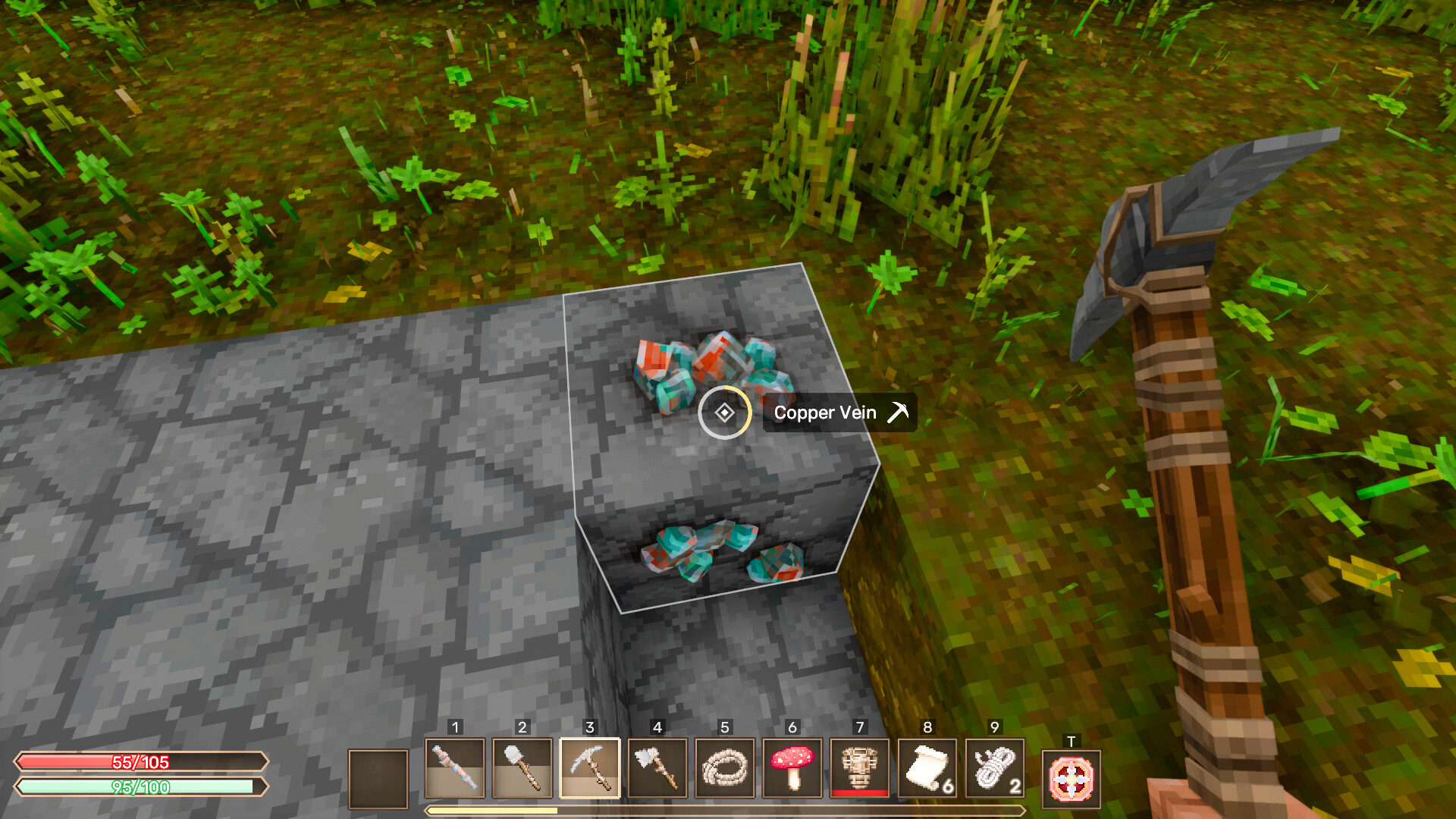Select the paper scroll stack of six
The height and width of the screenshot is (819, 1456).
[x=927, y=768]
